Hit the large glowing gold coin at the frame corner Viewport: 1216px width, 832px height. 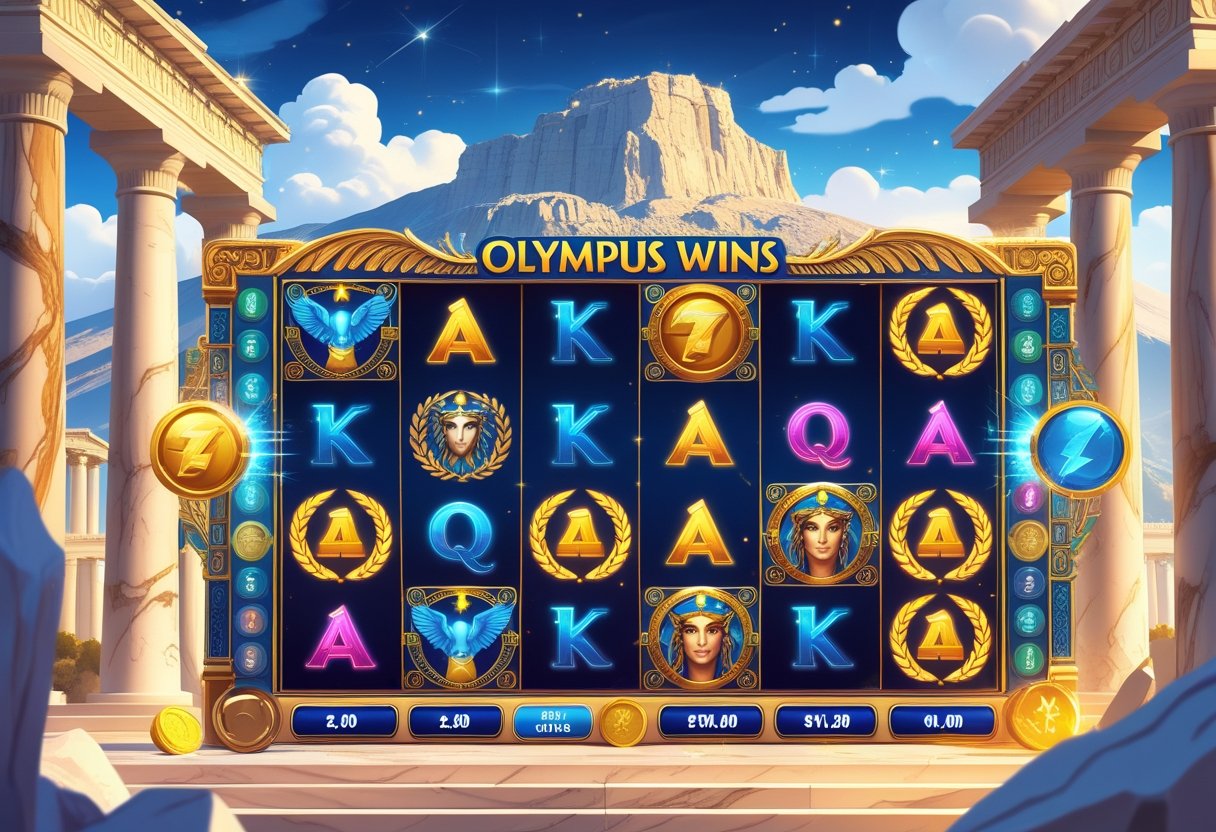tap(1042, 715)
